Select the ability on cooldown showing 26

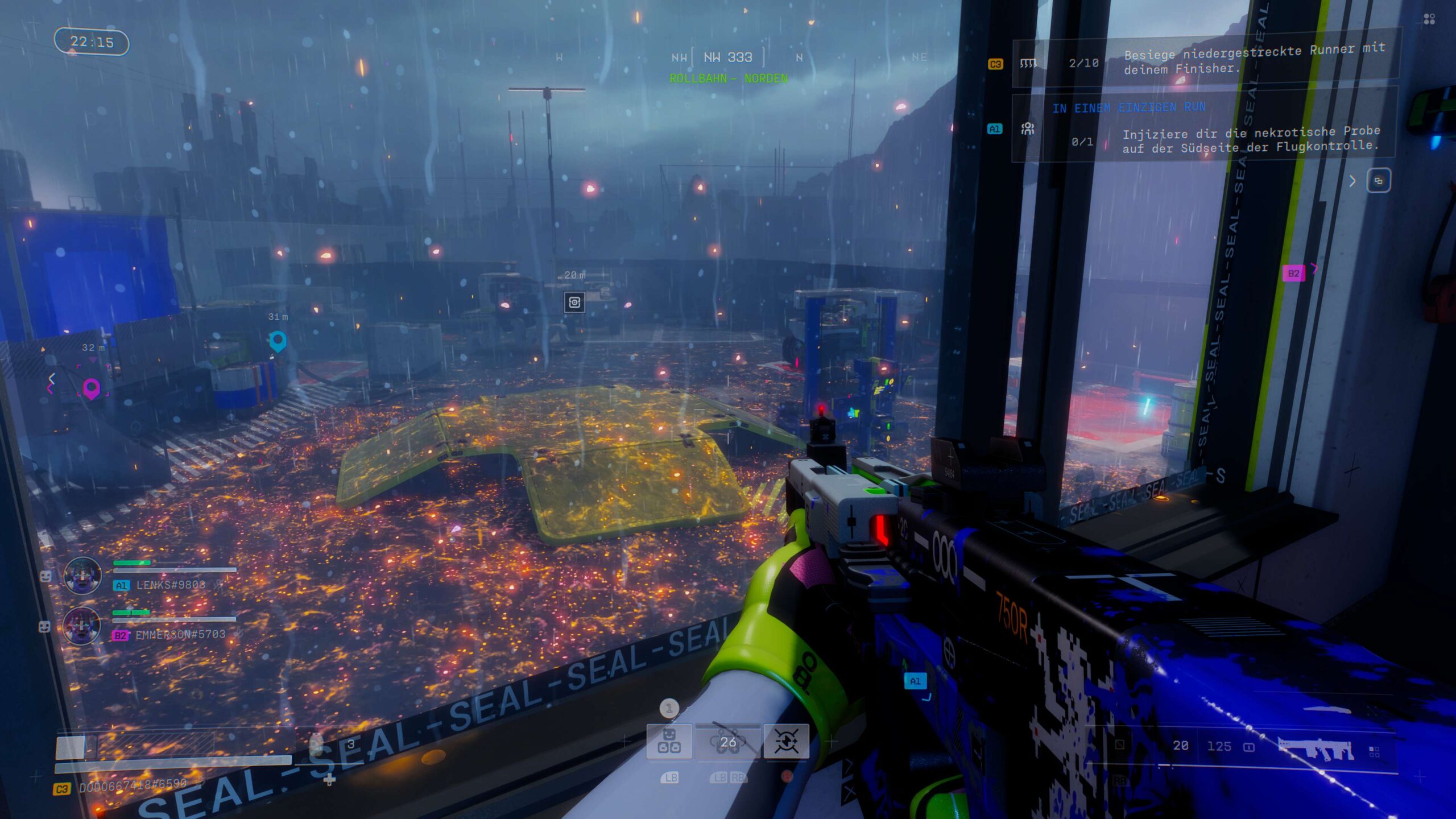pyautogui.click(x=727, y=741)
